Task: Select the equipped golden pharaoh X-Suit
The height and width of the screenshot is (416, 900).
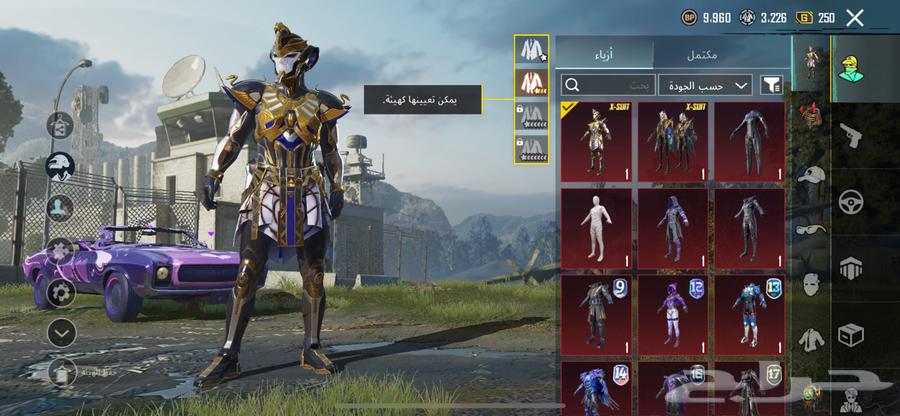Action: click(596, 141)
